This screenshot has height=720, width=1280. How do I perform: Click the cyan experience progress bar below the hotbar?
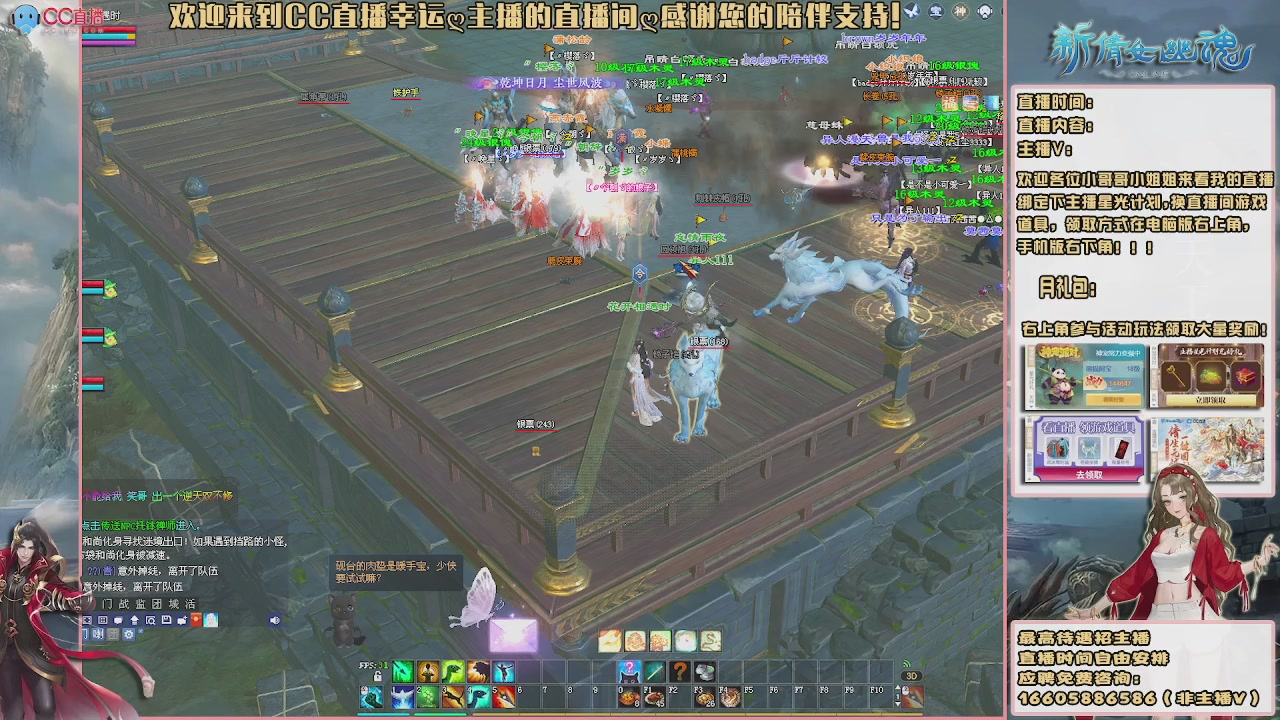coord(382,713)
